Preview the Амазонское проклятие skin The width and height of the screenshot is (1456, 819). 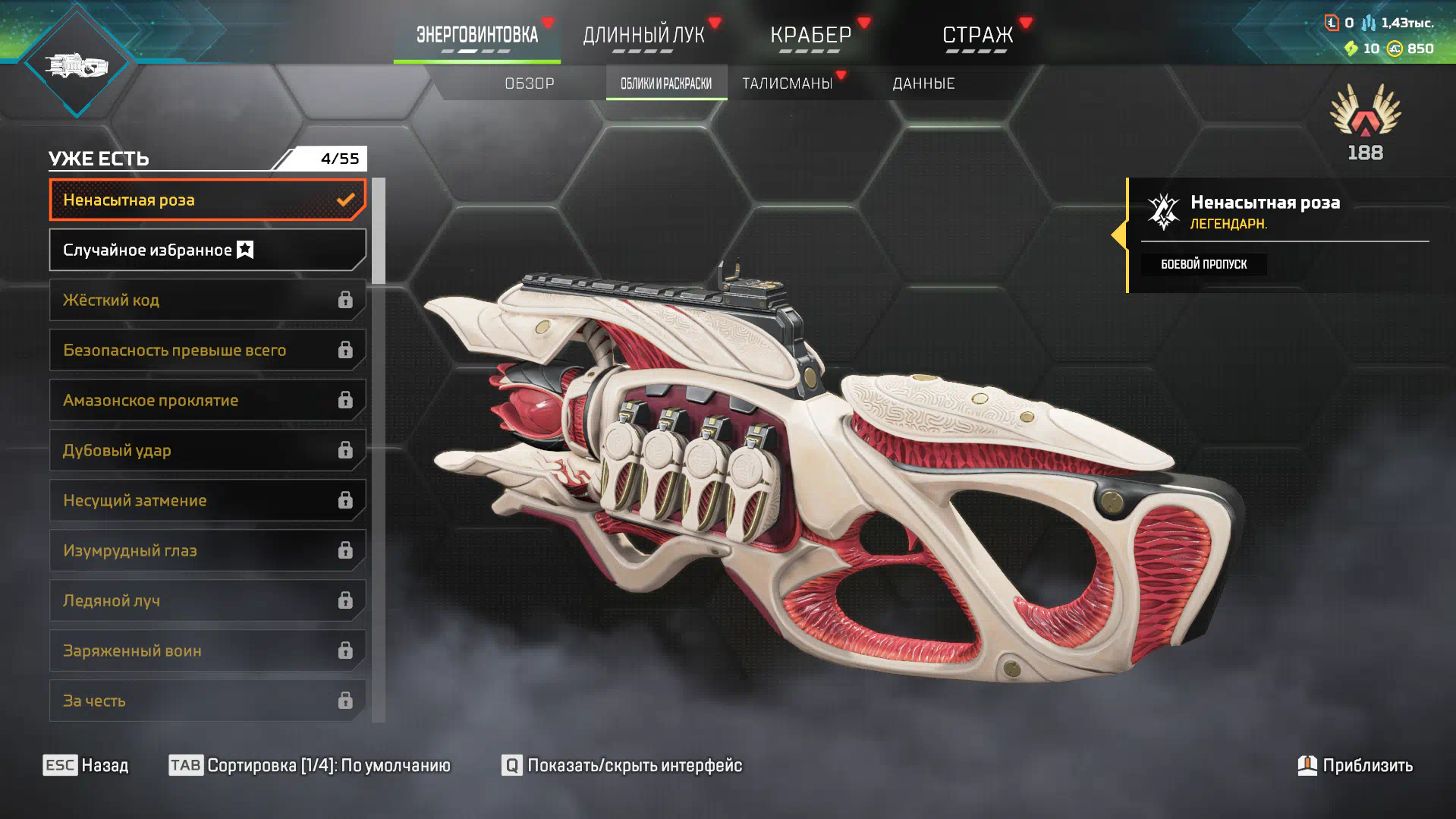[207, 400]
